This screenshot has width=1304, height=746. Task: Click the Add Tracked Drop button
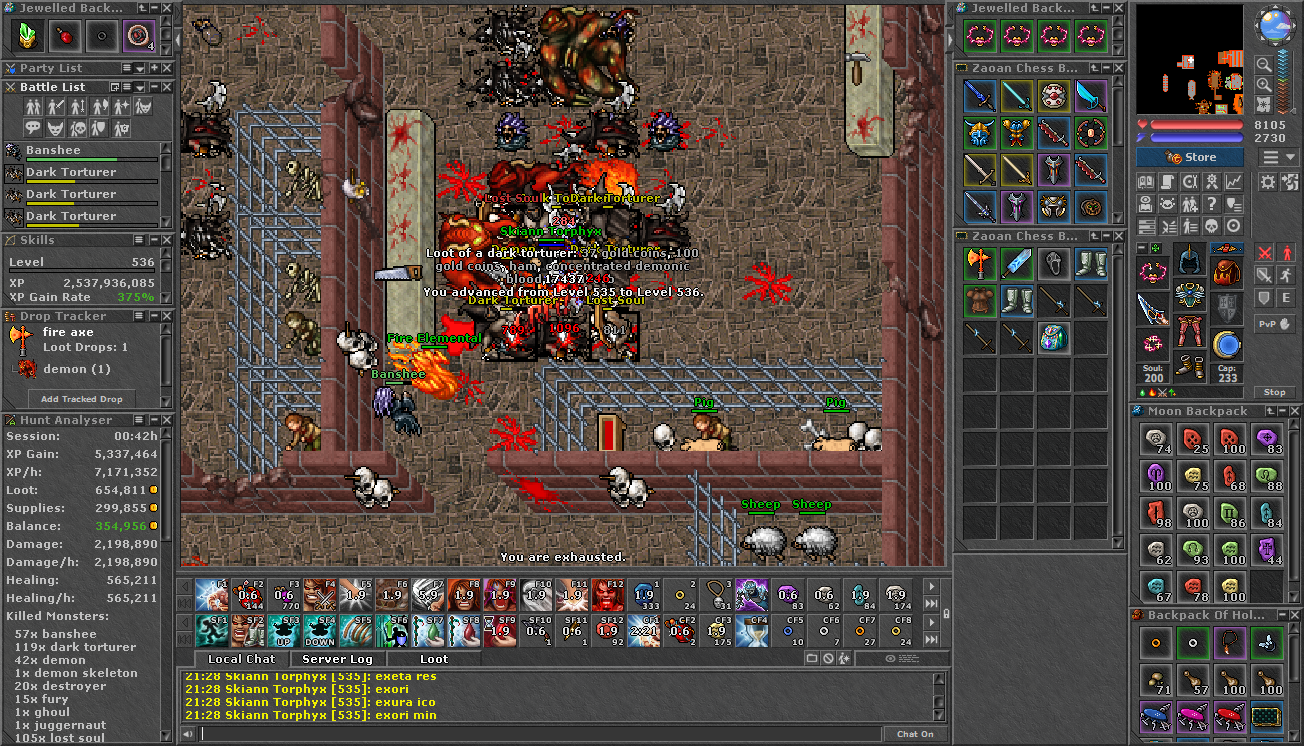point(82,398)
